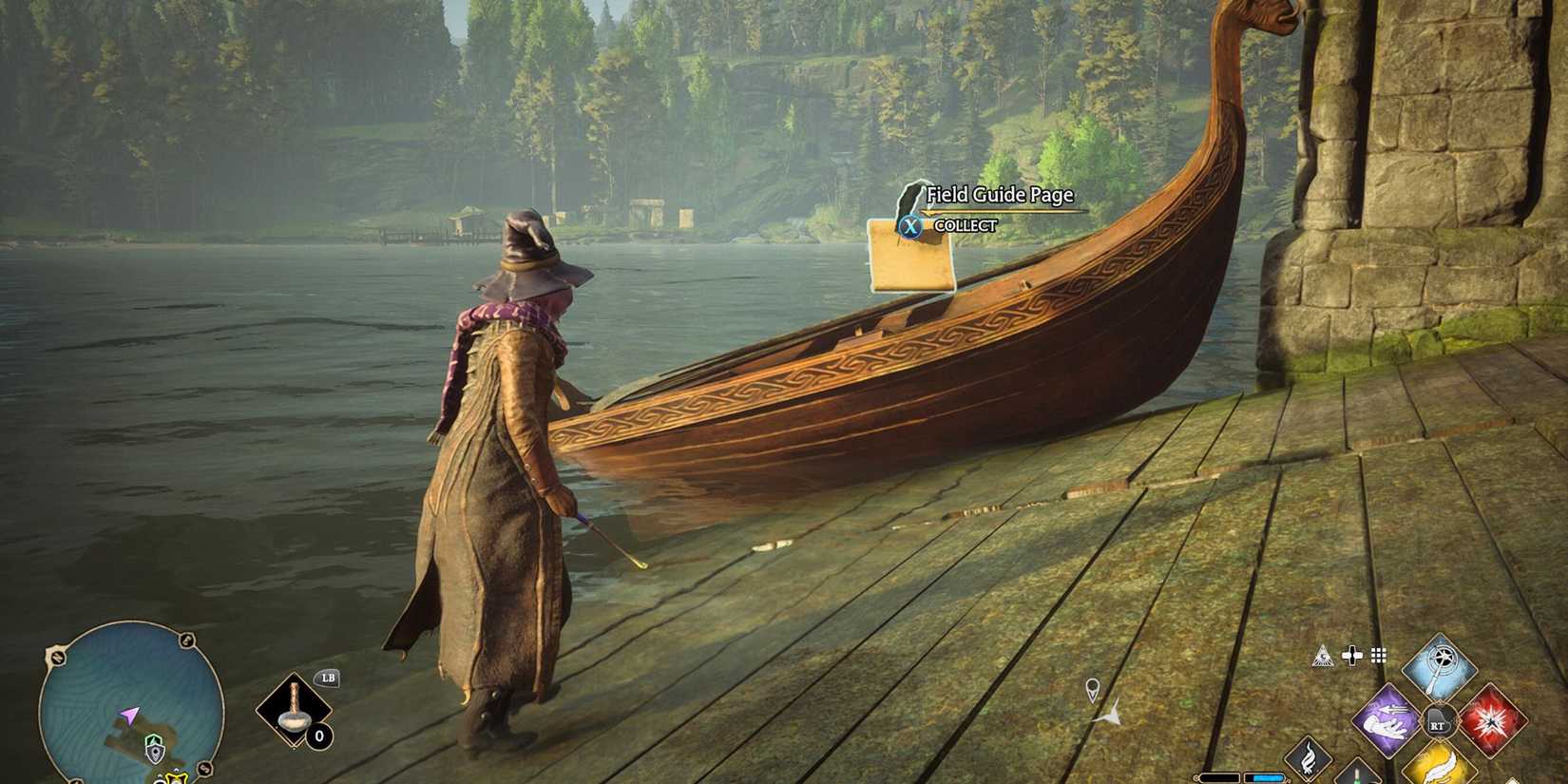Open the green potion slot icon
Viewport: 1568px width, 784px height.
(1357, 777)
